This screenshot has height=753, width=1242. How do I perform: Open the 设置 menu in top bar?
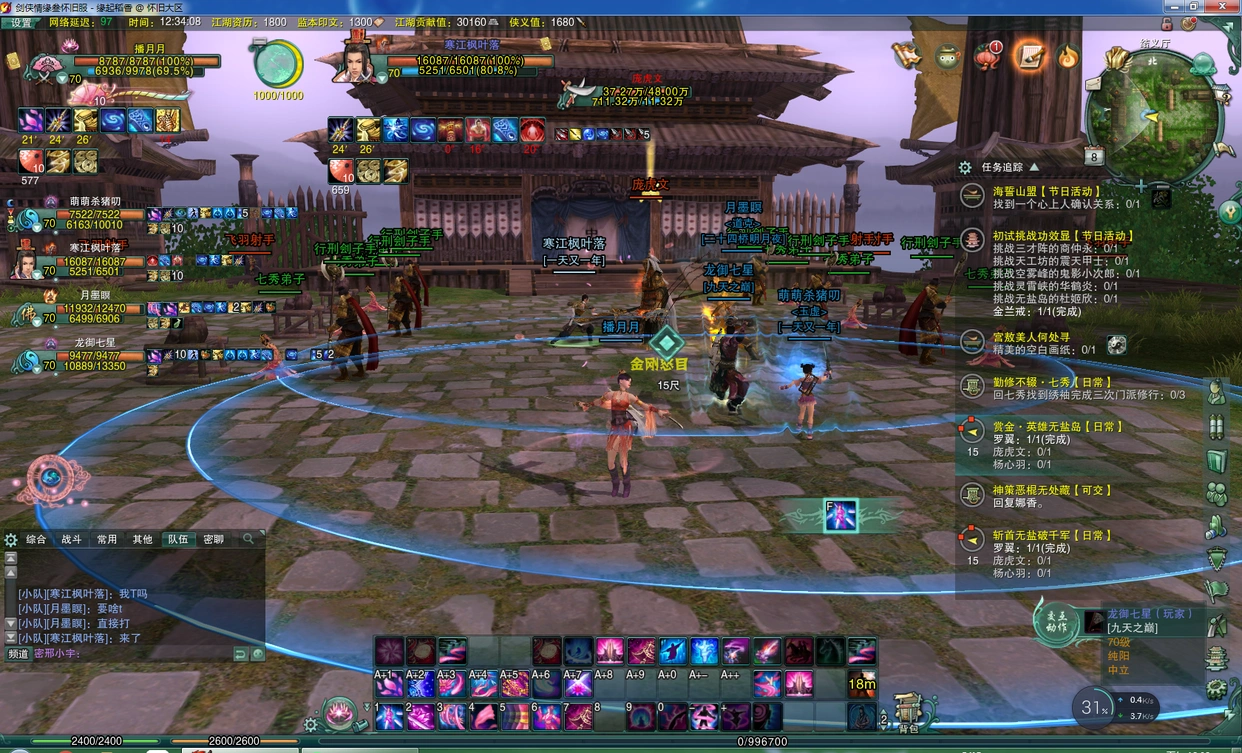(x=21, y=22)
